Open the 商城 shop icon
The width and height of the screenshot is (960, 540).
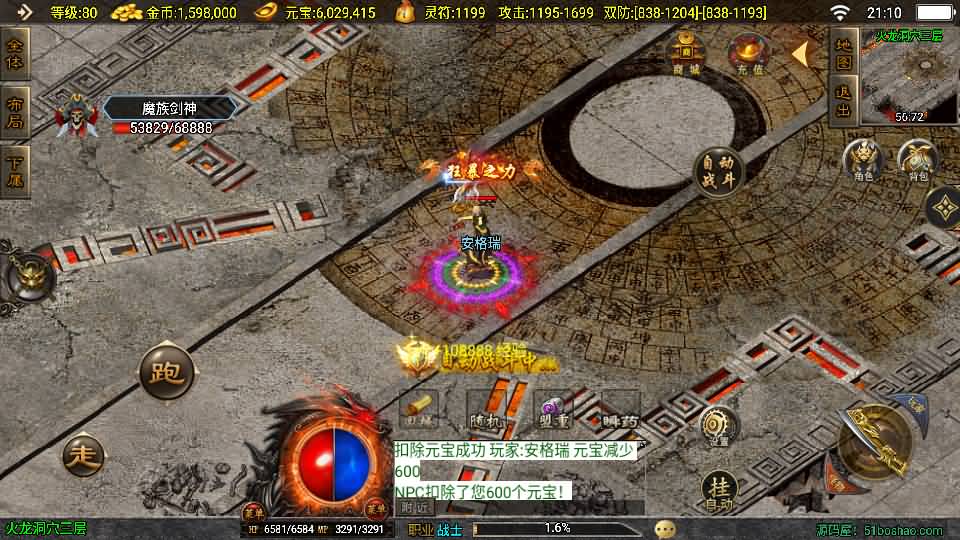685,53
